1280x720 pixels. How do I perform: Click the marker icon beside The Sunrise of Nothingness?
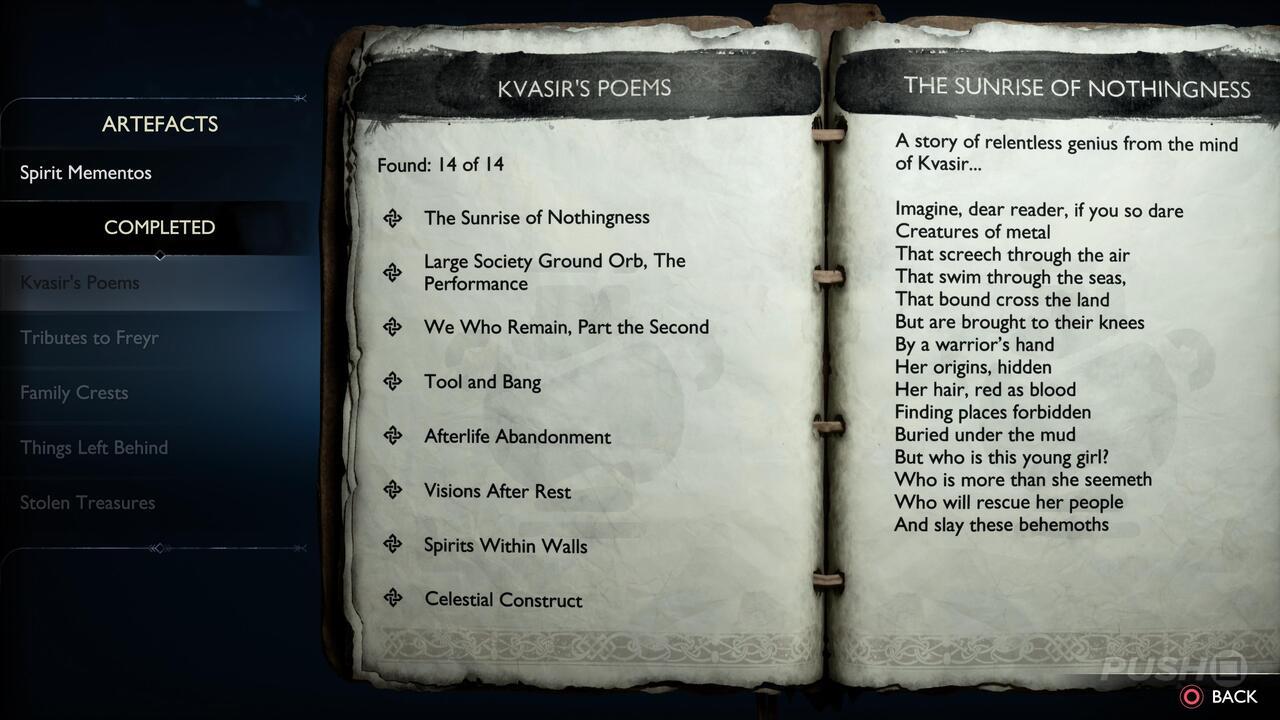coord(392,217)
